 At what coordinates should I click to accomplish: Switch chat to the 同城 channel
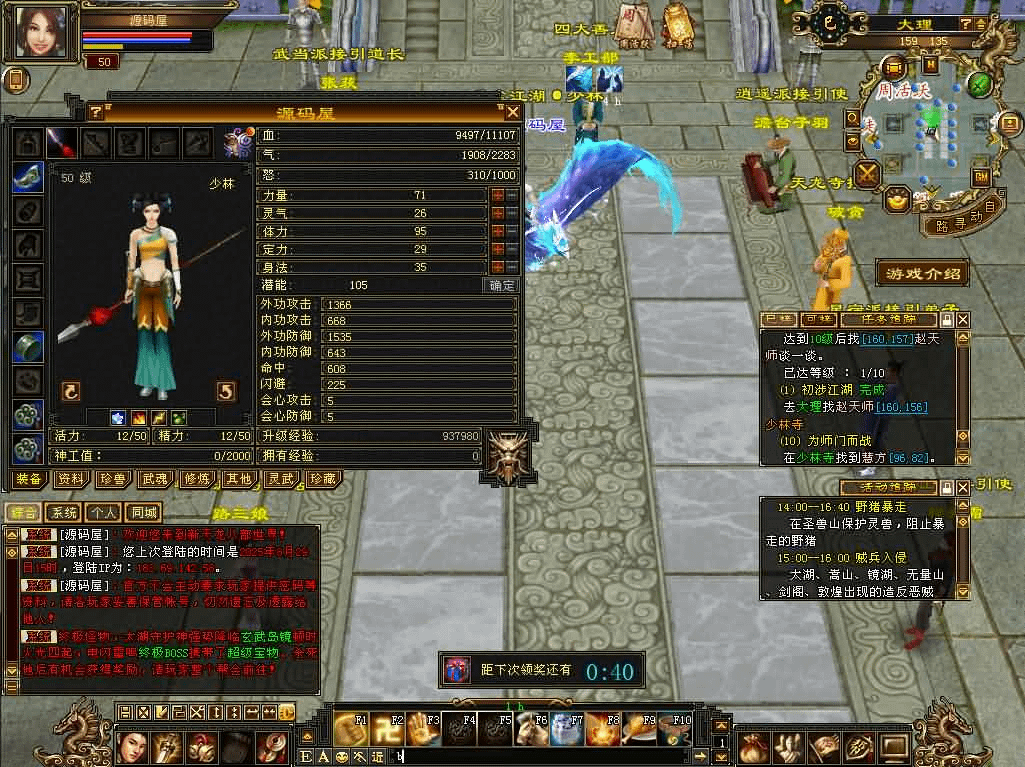pos(144,512)
